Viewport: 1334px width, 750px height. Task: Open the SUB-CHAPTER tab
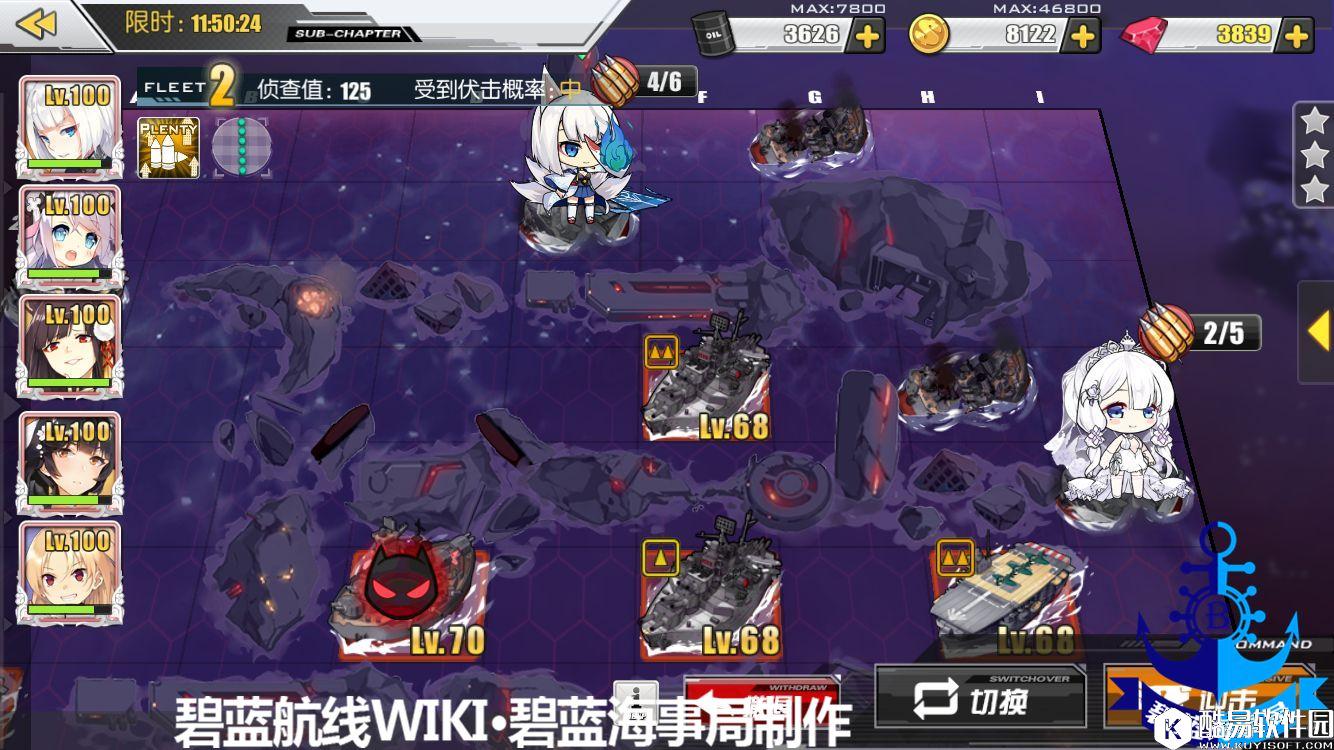pyautogui.click(x=348, y=34)
